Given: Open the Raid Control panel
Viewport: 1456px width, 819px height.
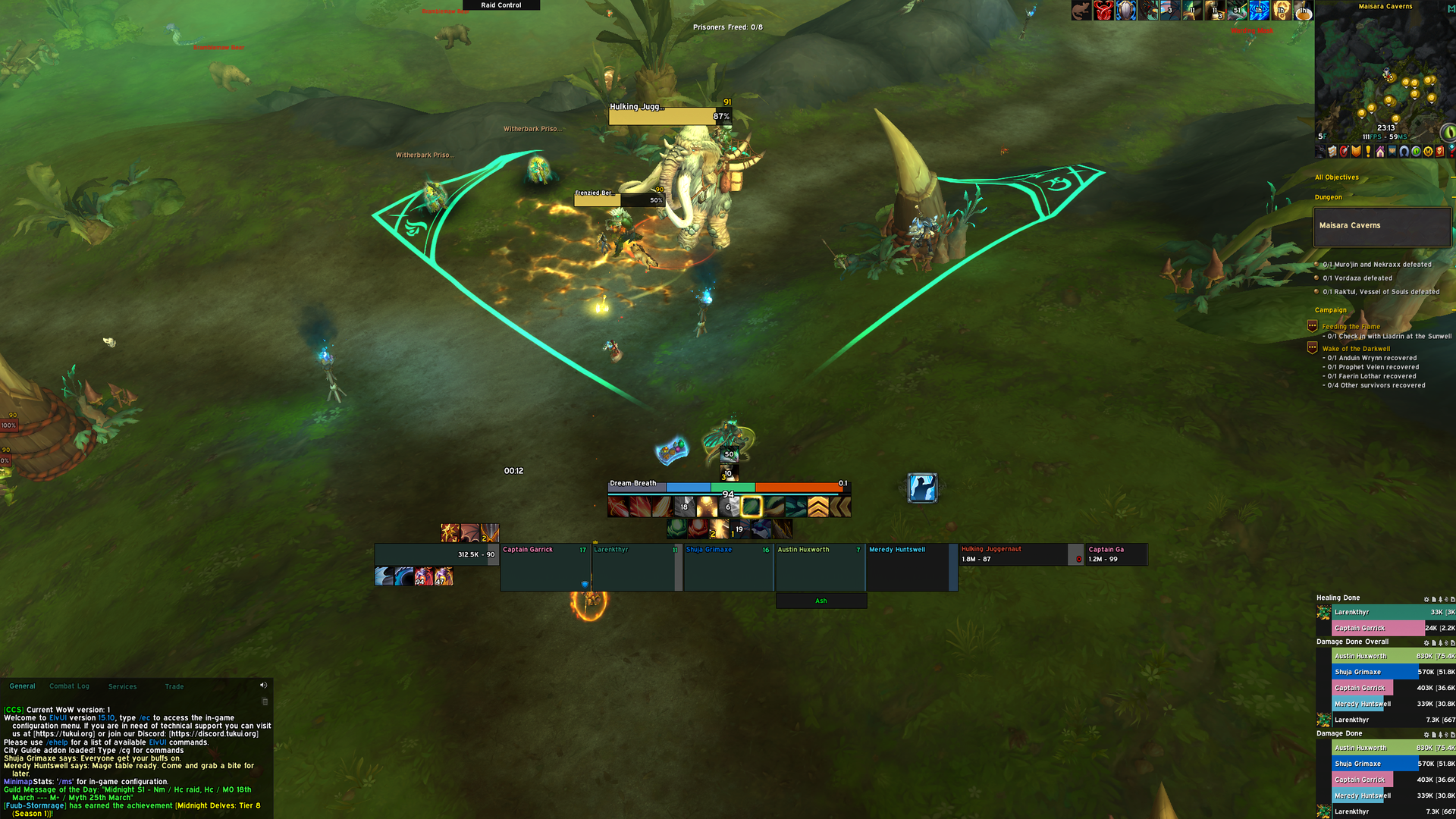Looking at the screenshot, I should click(x=501, y=5).
